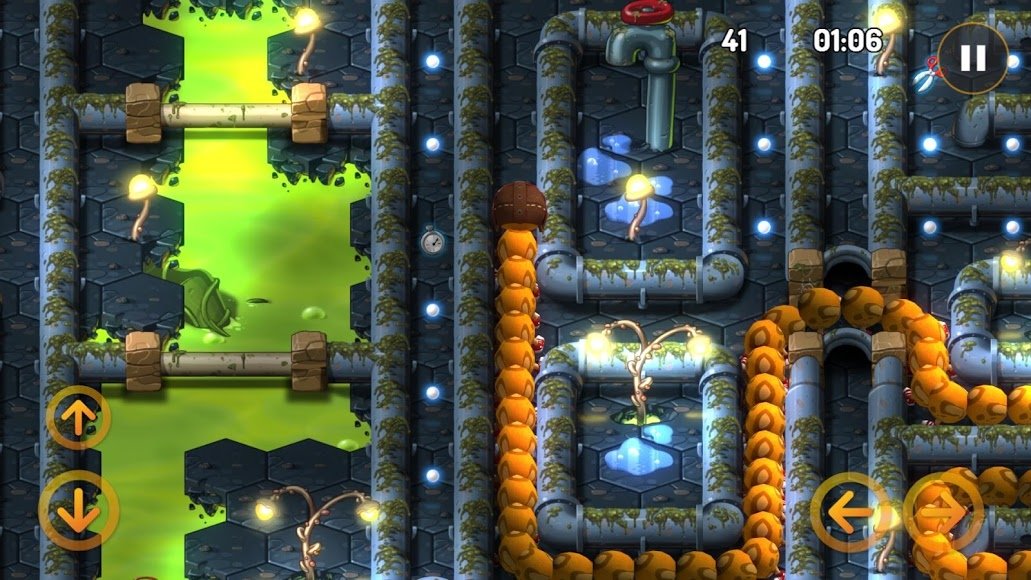Steer left with the left arrow button
Viewport: 1031px width, 580px height.
(x=850, y=512)
